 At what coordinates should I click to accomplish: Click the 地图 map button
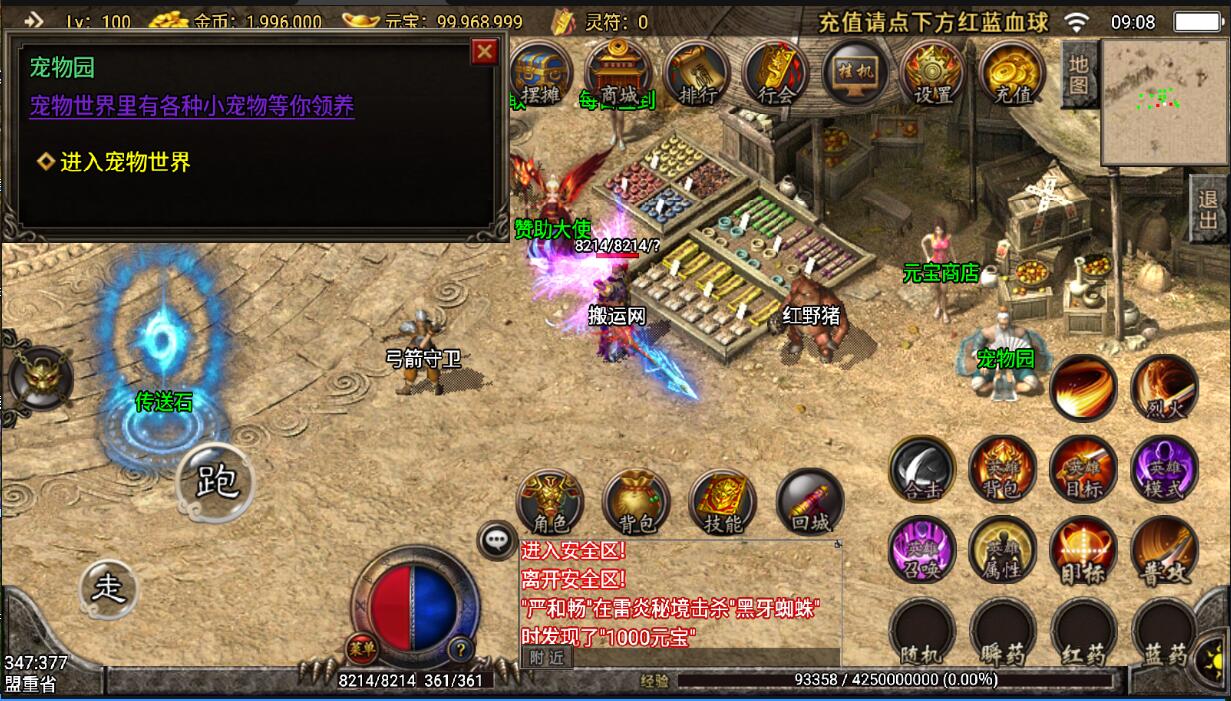pos(1078,73)
